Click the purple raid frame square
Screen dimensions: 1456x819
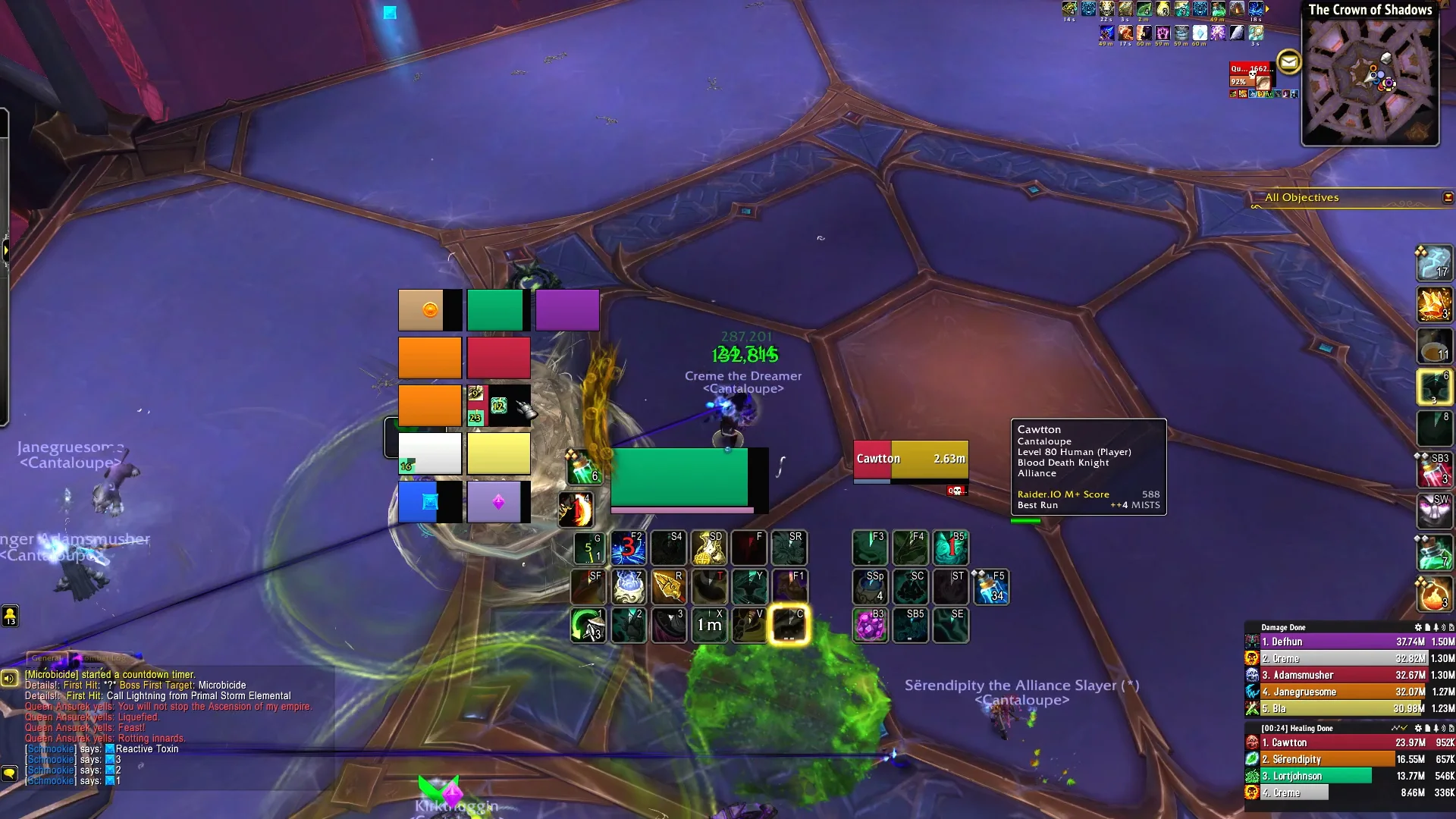click(567, 310)
